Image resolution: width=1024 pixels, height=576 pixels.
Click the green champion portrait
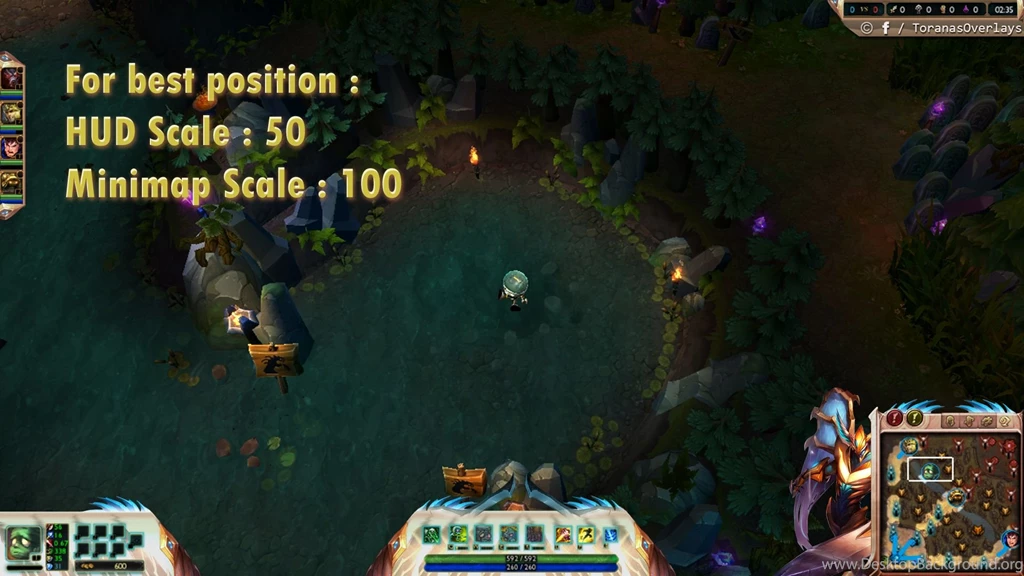(x=22, y=543)
